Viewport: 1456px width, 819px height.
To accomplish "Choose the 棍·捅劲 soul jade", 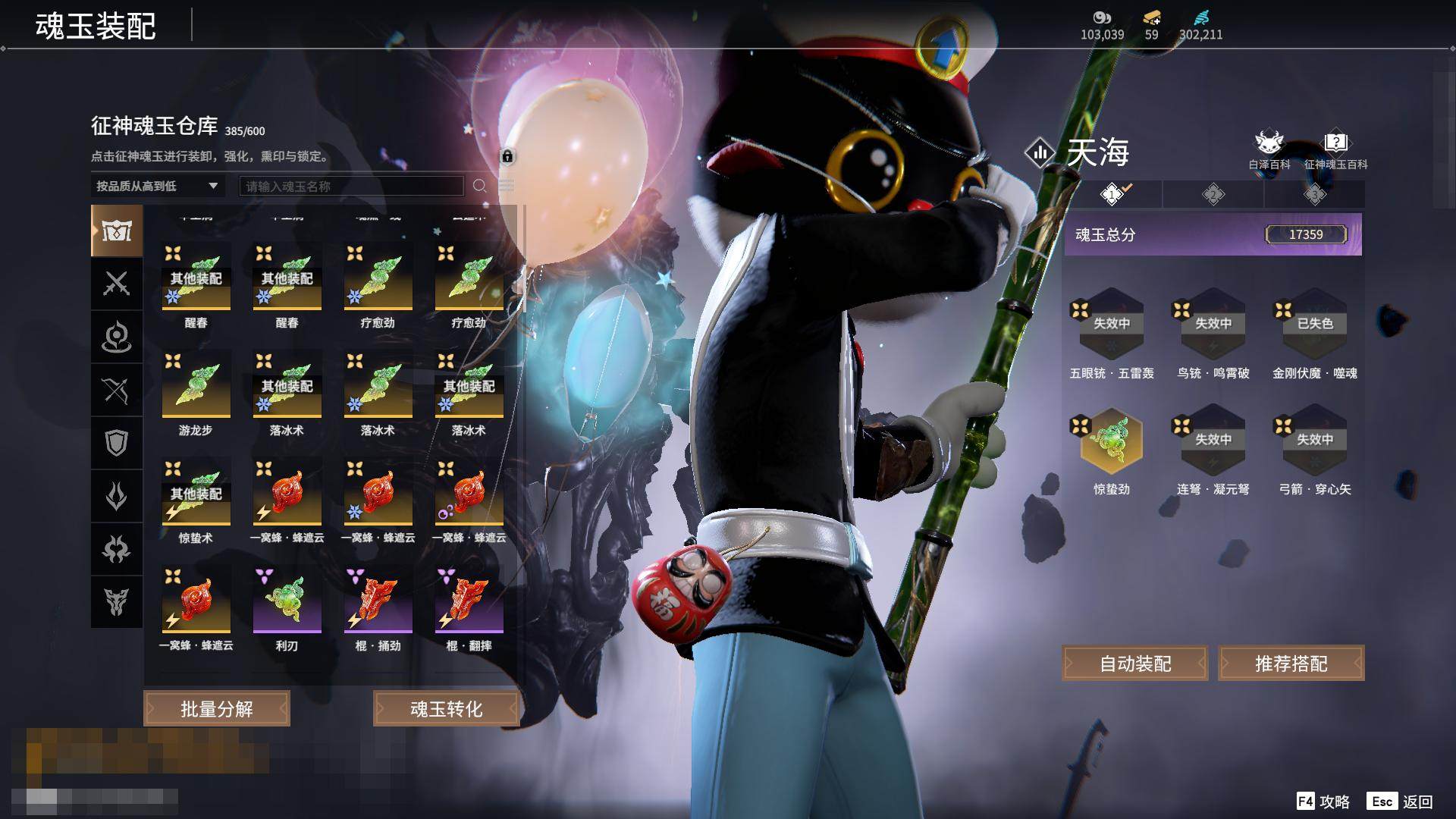I will pyautogui.click(x=378, y=601).
